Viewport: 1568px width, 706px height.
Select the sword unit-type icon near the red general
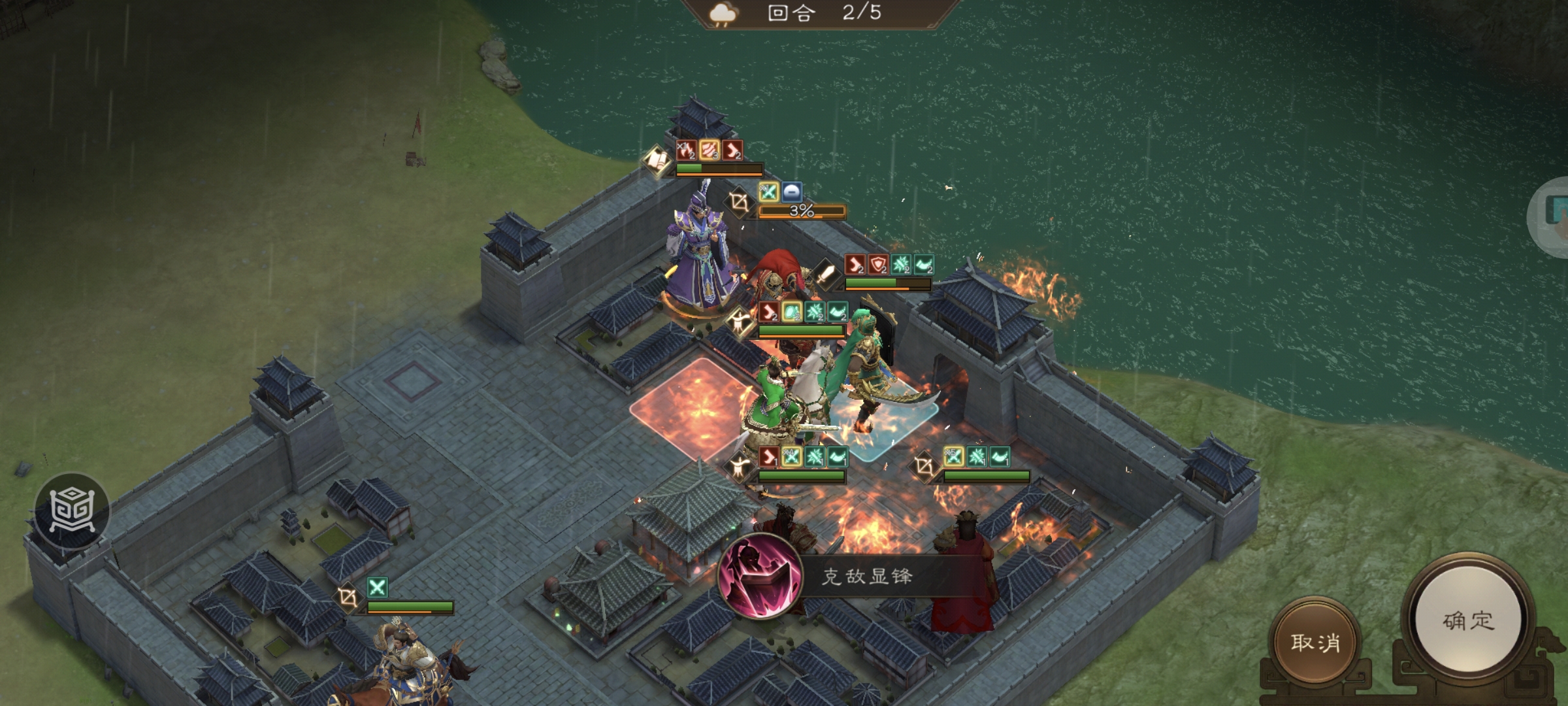tap(826, 275)
